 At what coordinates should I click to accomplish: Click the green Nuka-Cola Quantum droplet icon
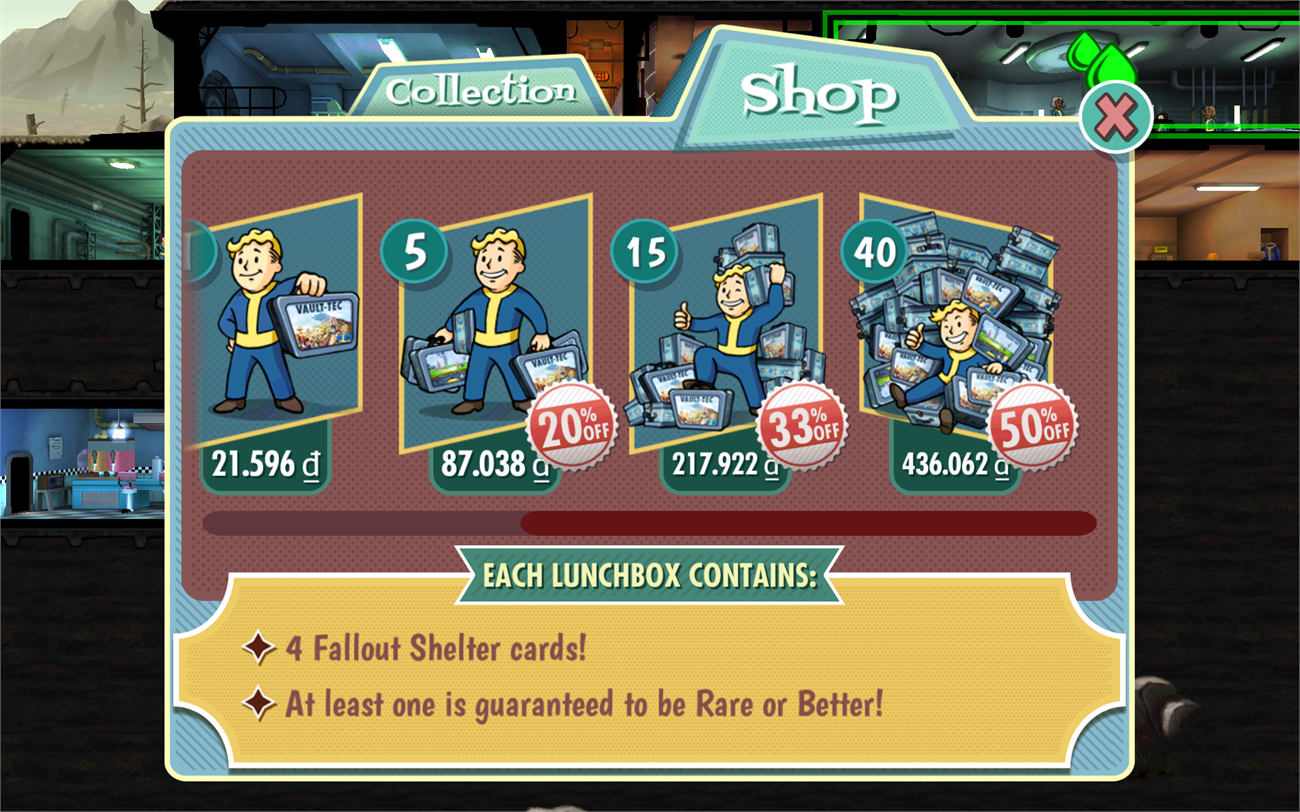click(x=1105, y=55)
